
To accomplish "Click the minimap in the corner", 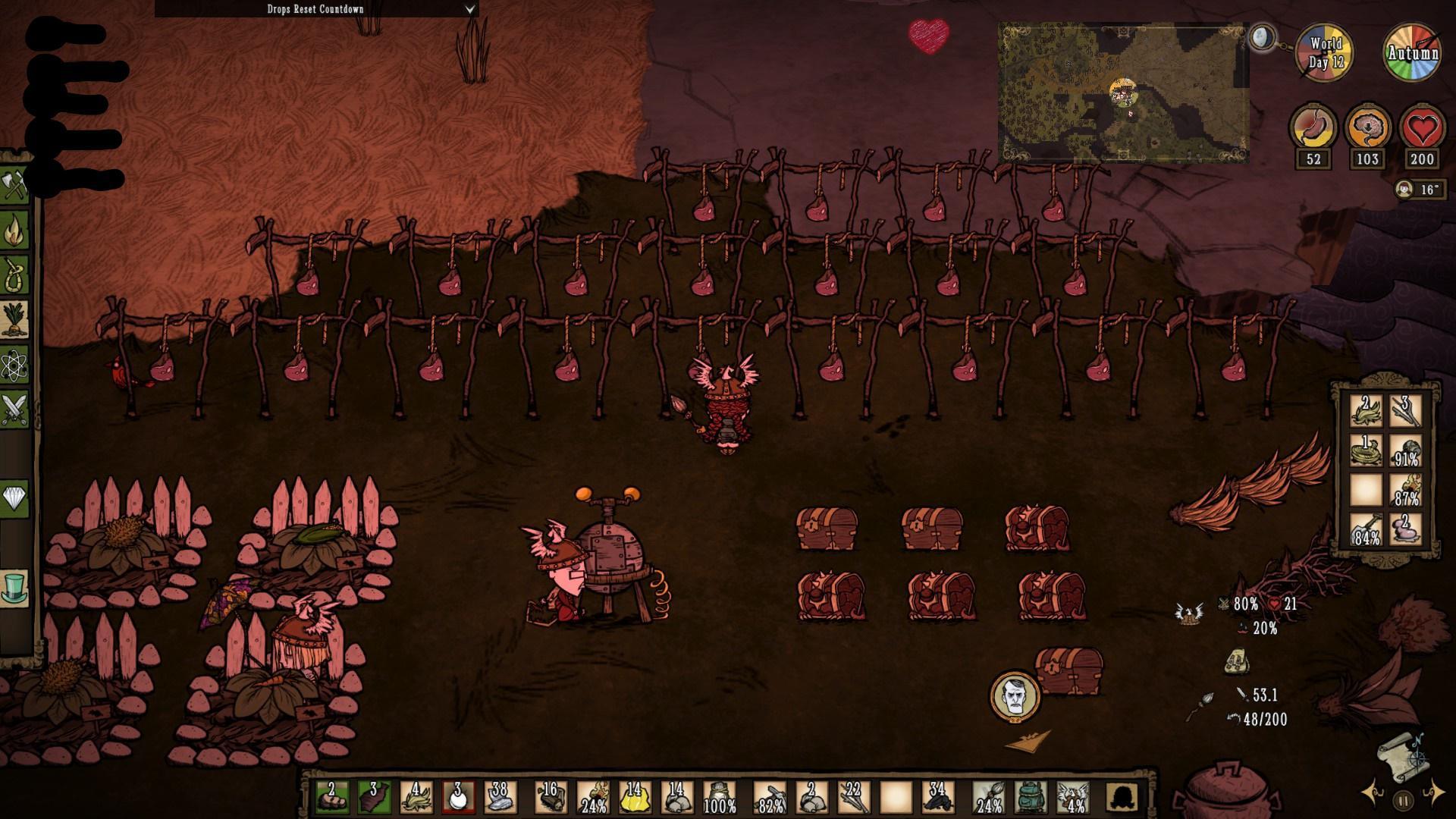I will (x=1122, y=93).
